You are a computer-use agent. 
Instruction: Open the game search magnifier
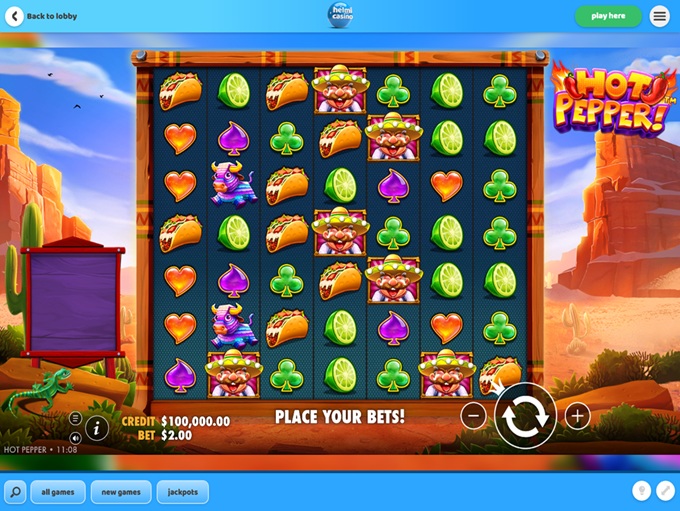click(x=15, y=492)
